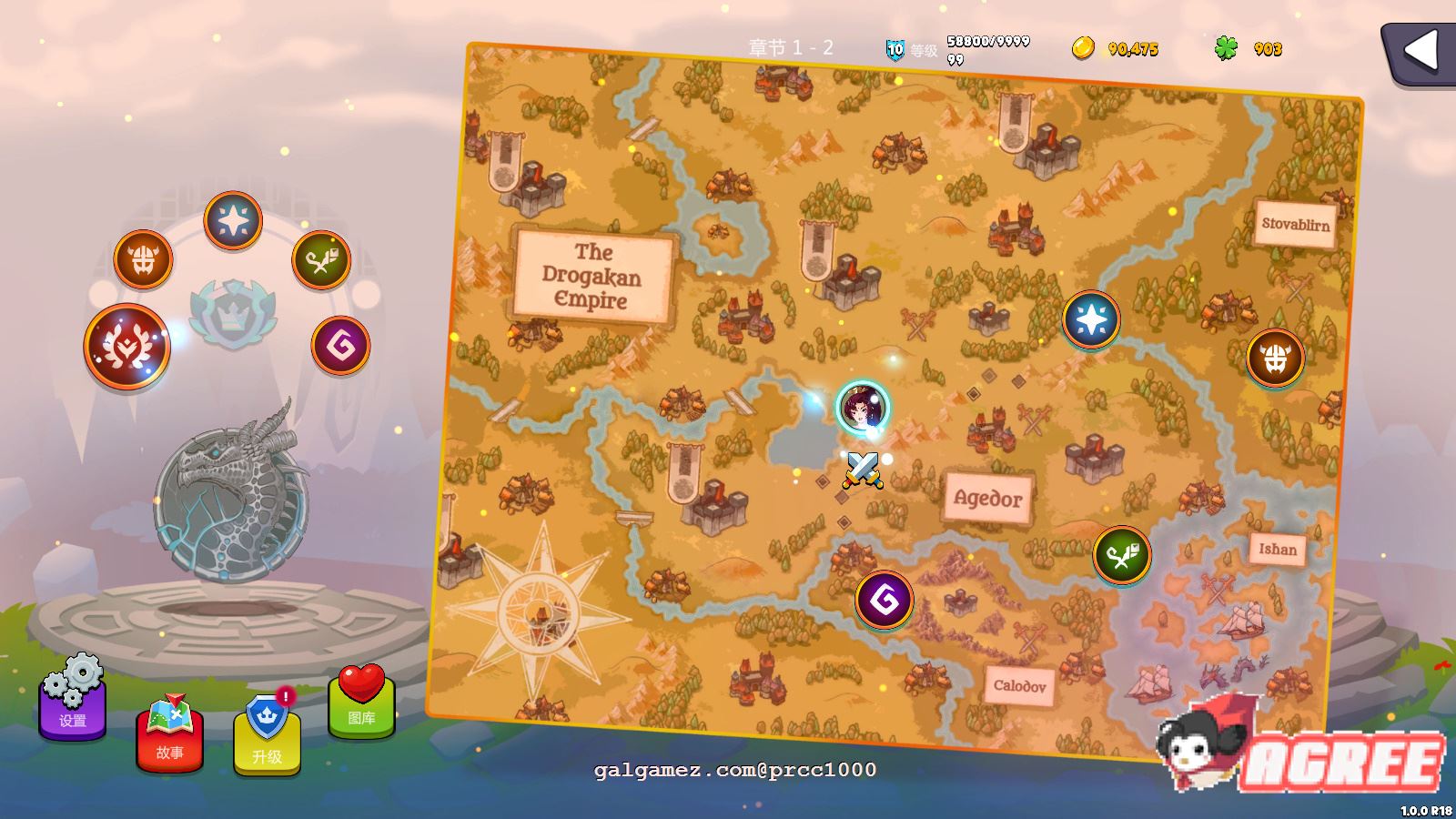
Task: Start the crossed swords battle node
Action: (862, 469)
